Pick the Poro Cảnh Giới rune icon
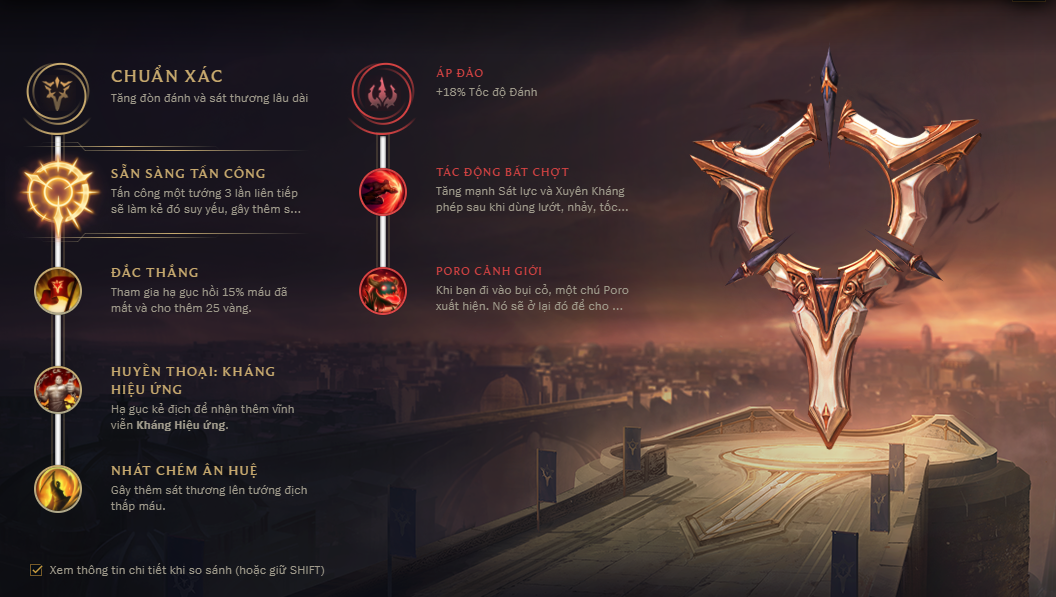The height and width of the screenshot is (597, 1056). pyautogui.click(x=383, y=289)
